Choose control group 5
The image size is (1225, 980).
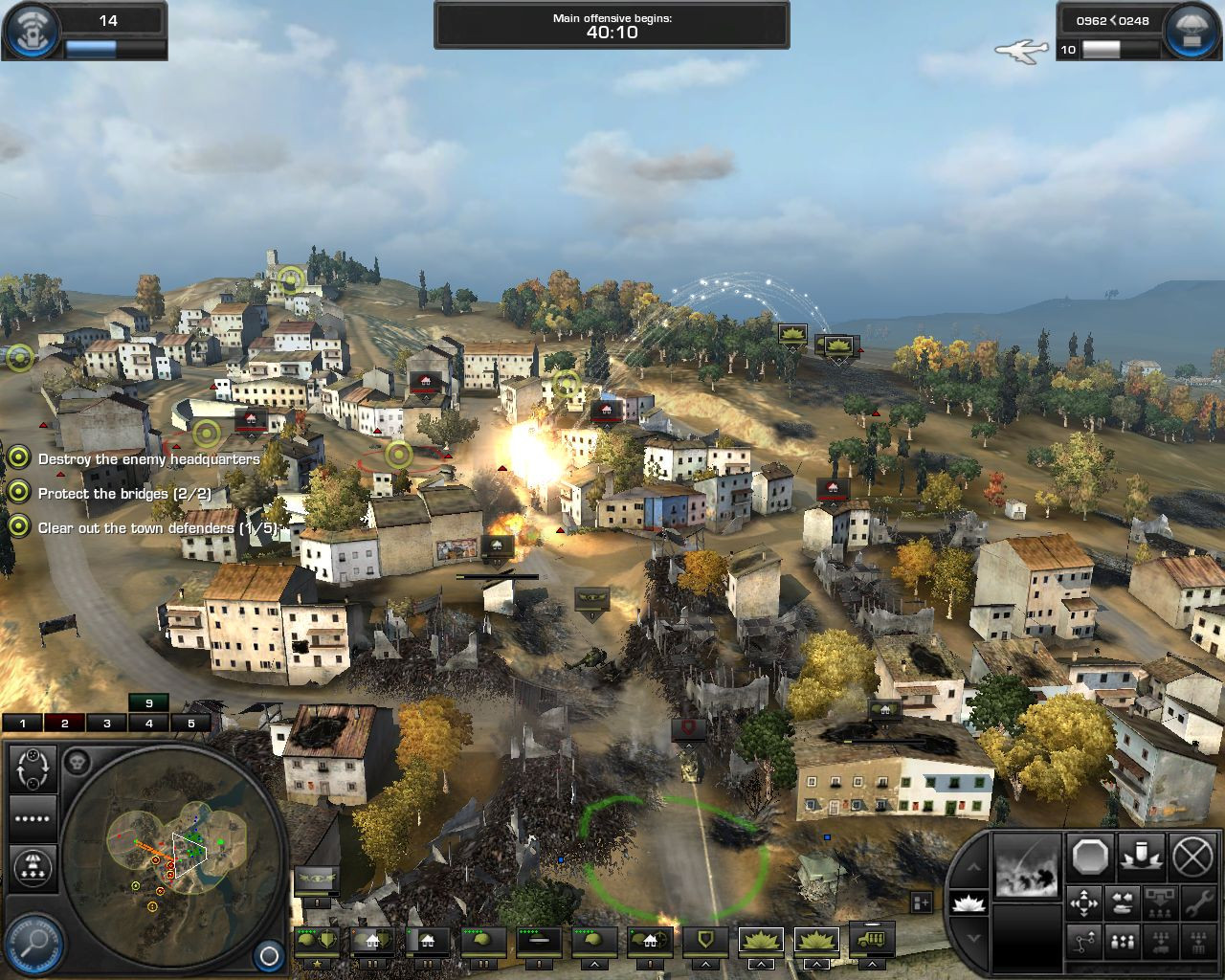(191, 724)
